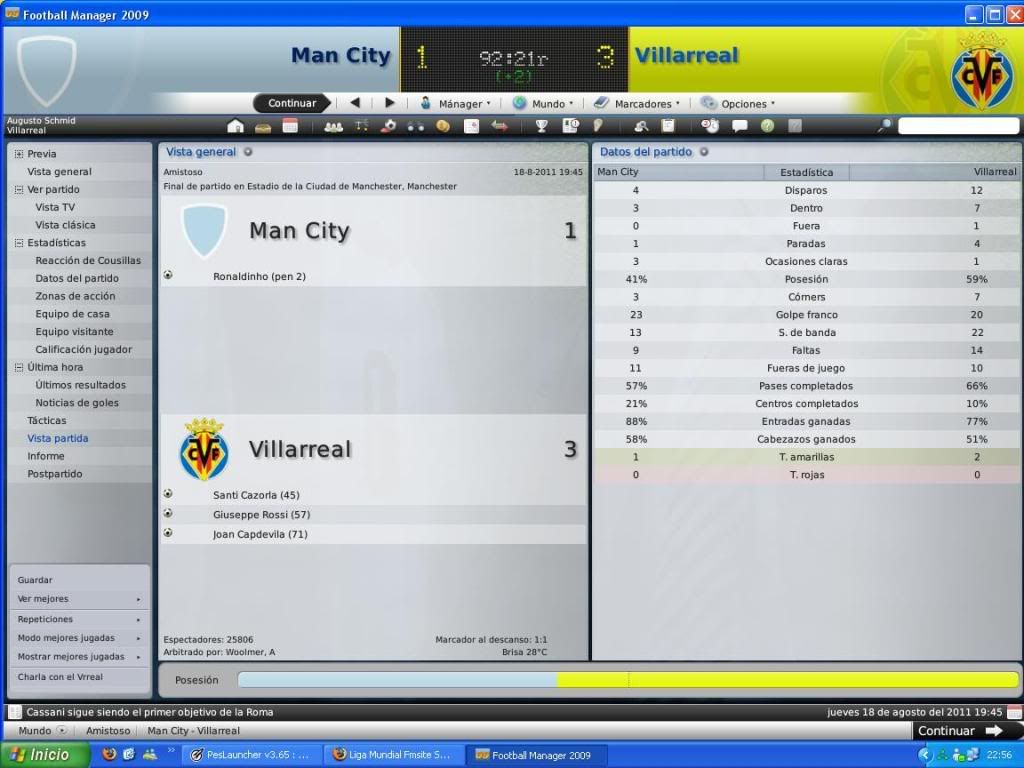Click Guardar to save the match

[x=35, y=580]
